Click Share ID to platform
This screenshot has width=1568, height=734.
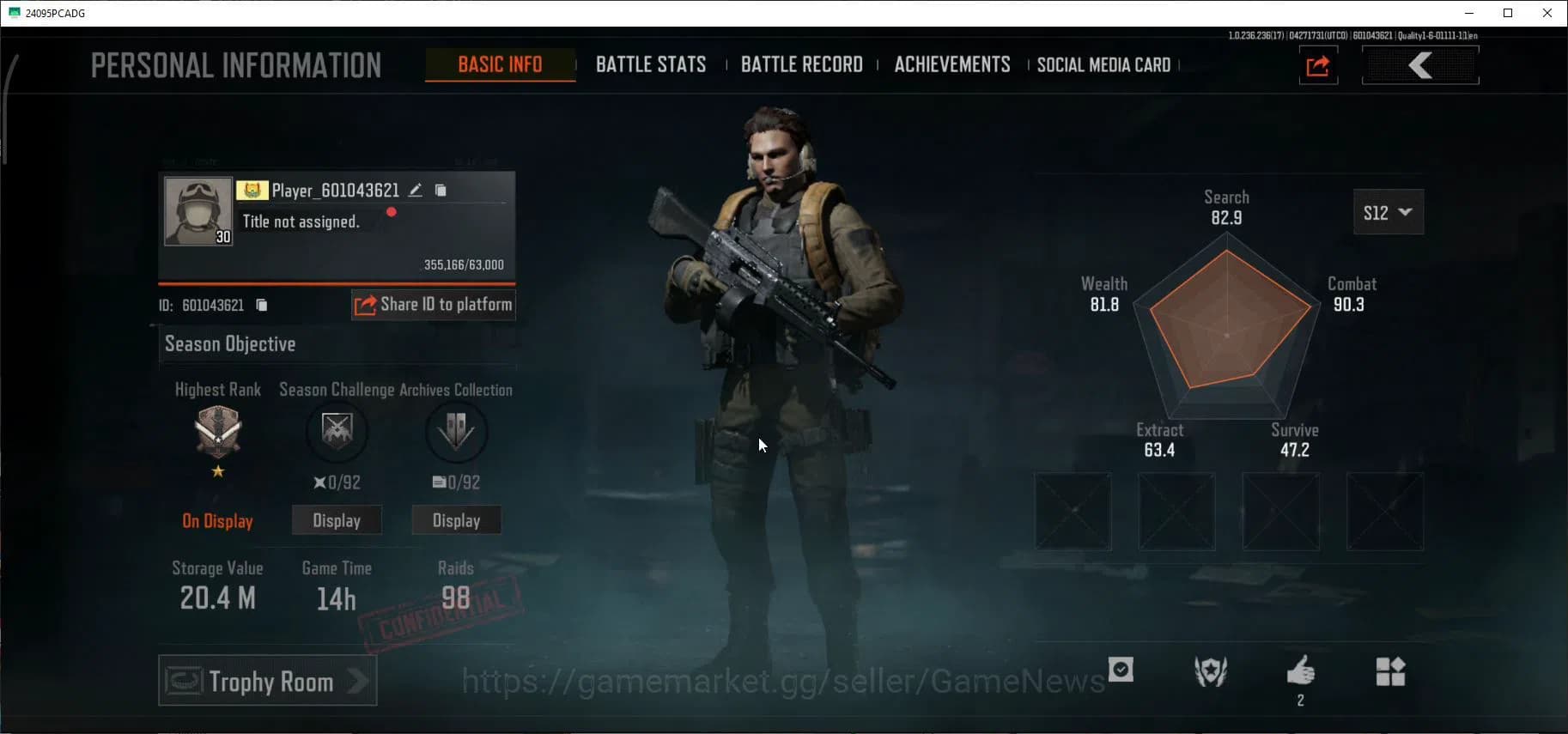point(433,305)
